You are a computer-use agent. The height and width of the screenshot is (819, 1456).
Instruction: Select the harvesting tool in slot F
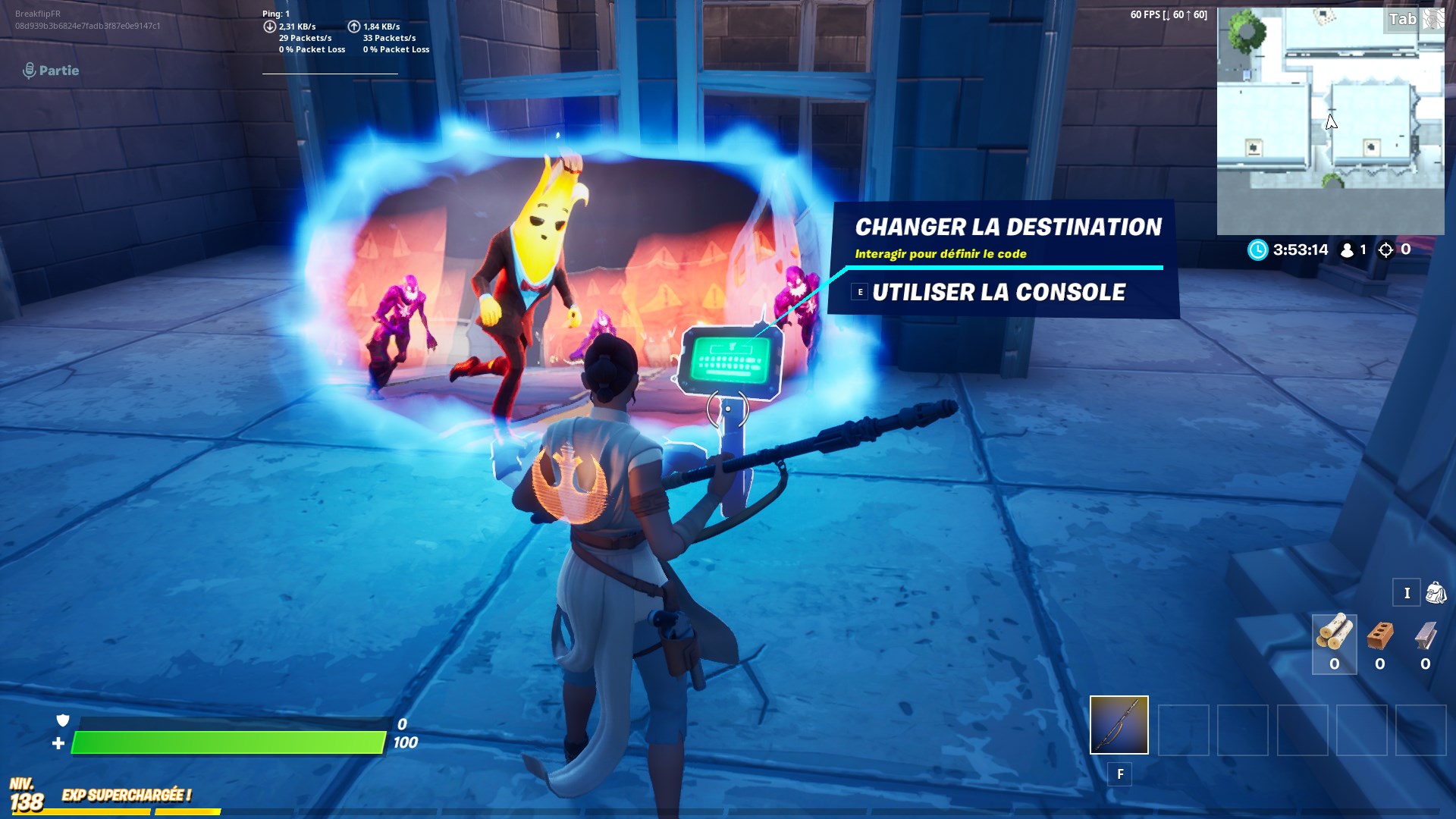point(1119,726)
